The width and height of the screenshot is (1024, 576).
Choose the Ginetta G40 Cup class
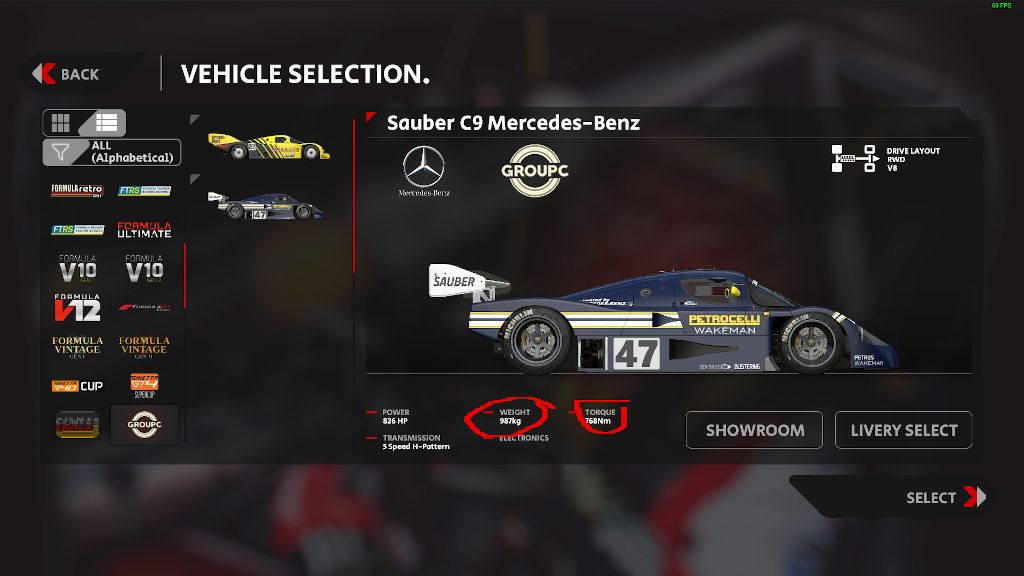point(77,385)
